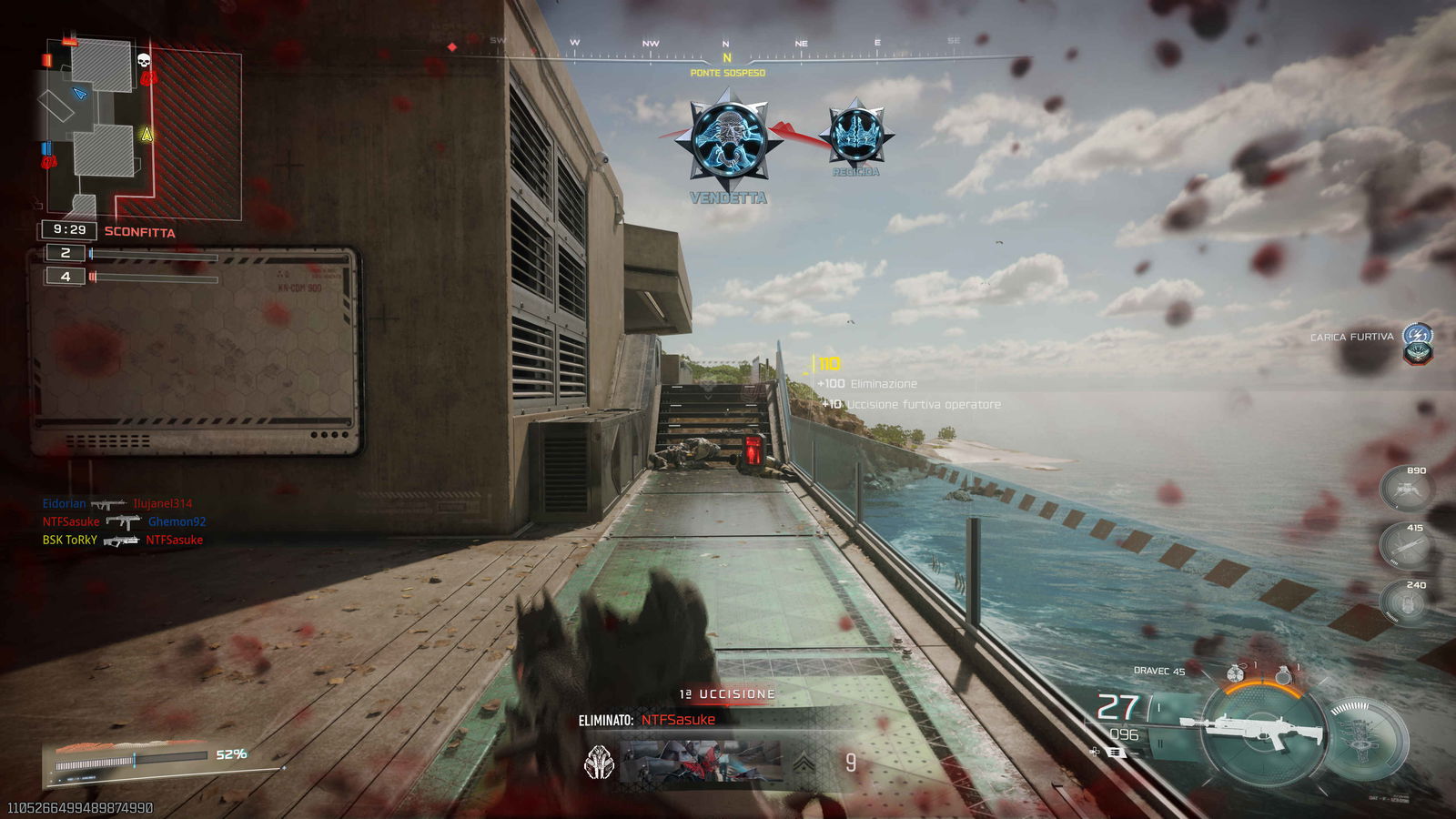Image resolution: width=1456 pixels, height=819 pixels.
Task: Select the tactical grenade equipment icon
Action: [x=1235, y=674]
